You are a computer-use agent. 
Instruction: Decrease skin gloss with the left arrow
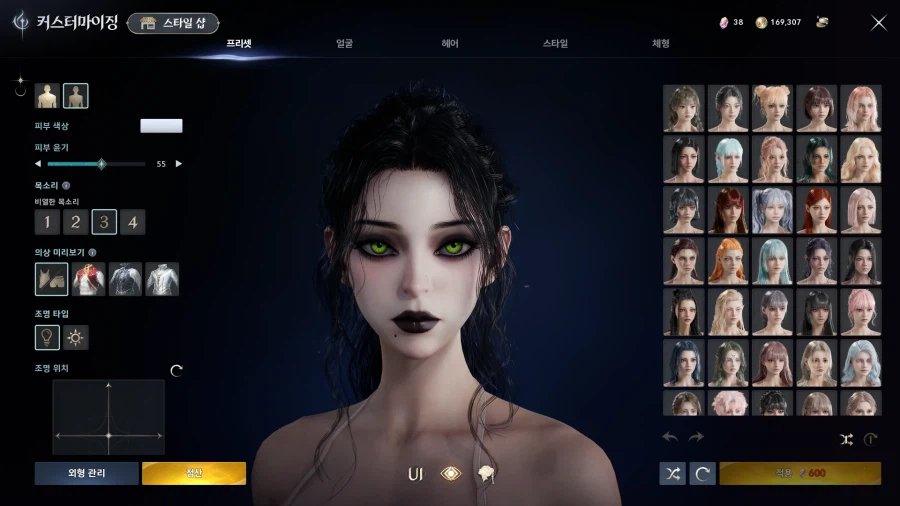(x=38, y=163)
